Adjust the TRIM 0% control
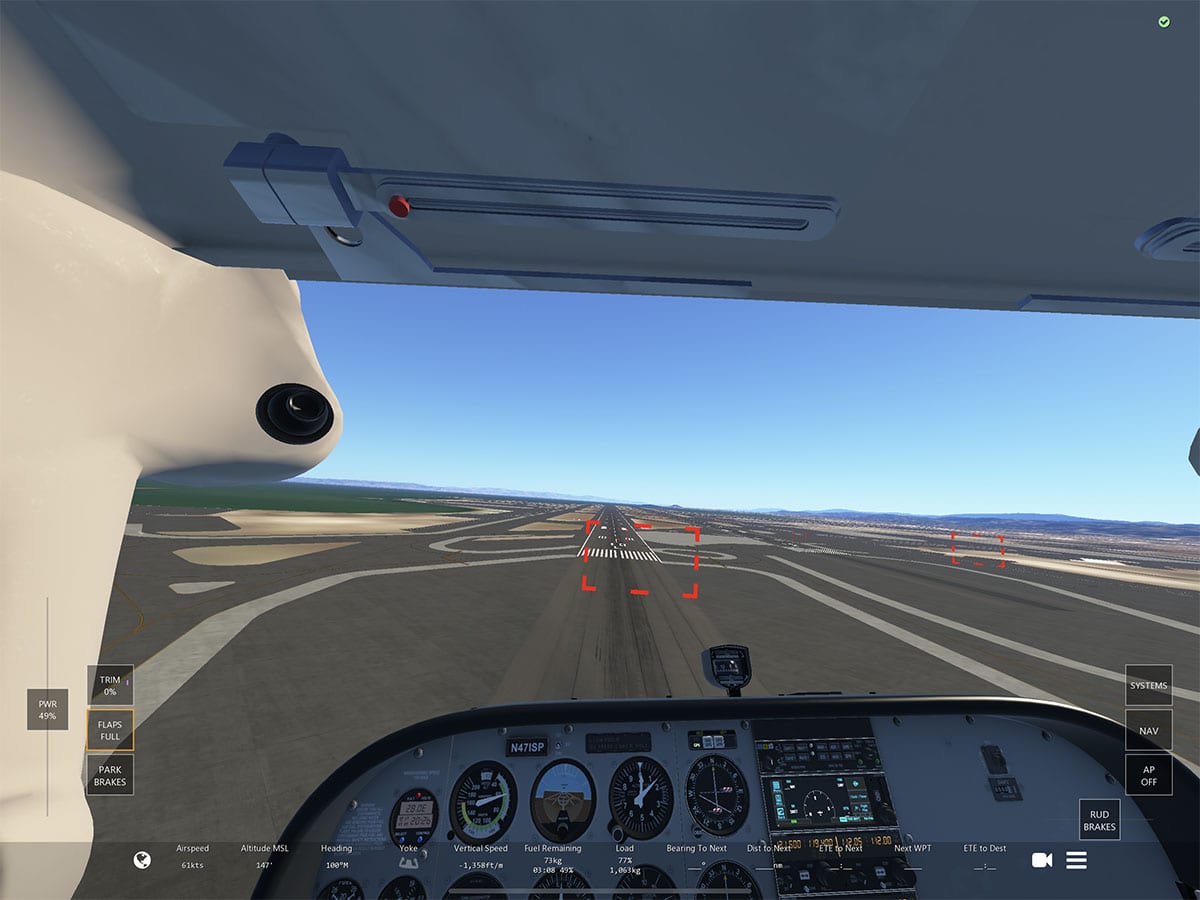This screenshot has height=900, width=1200. click(110, 685)
